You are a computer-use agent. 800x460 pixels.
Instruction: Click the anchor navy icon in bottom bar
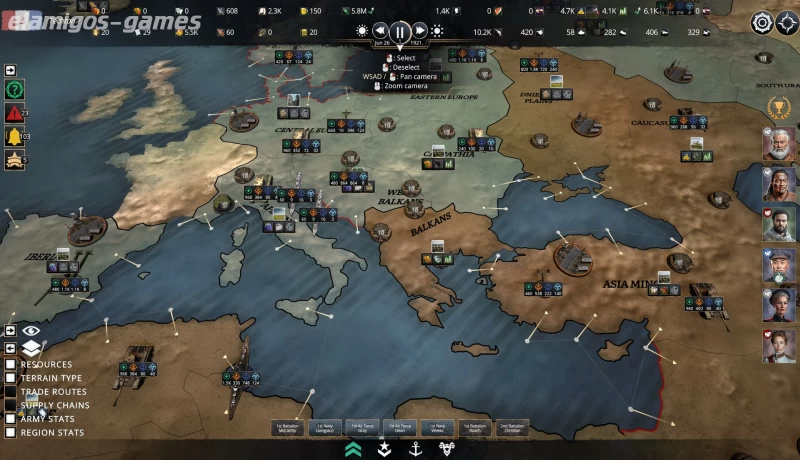415,449
